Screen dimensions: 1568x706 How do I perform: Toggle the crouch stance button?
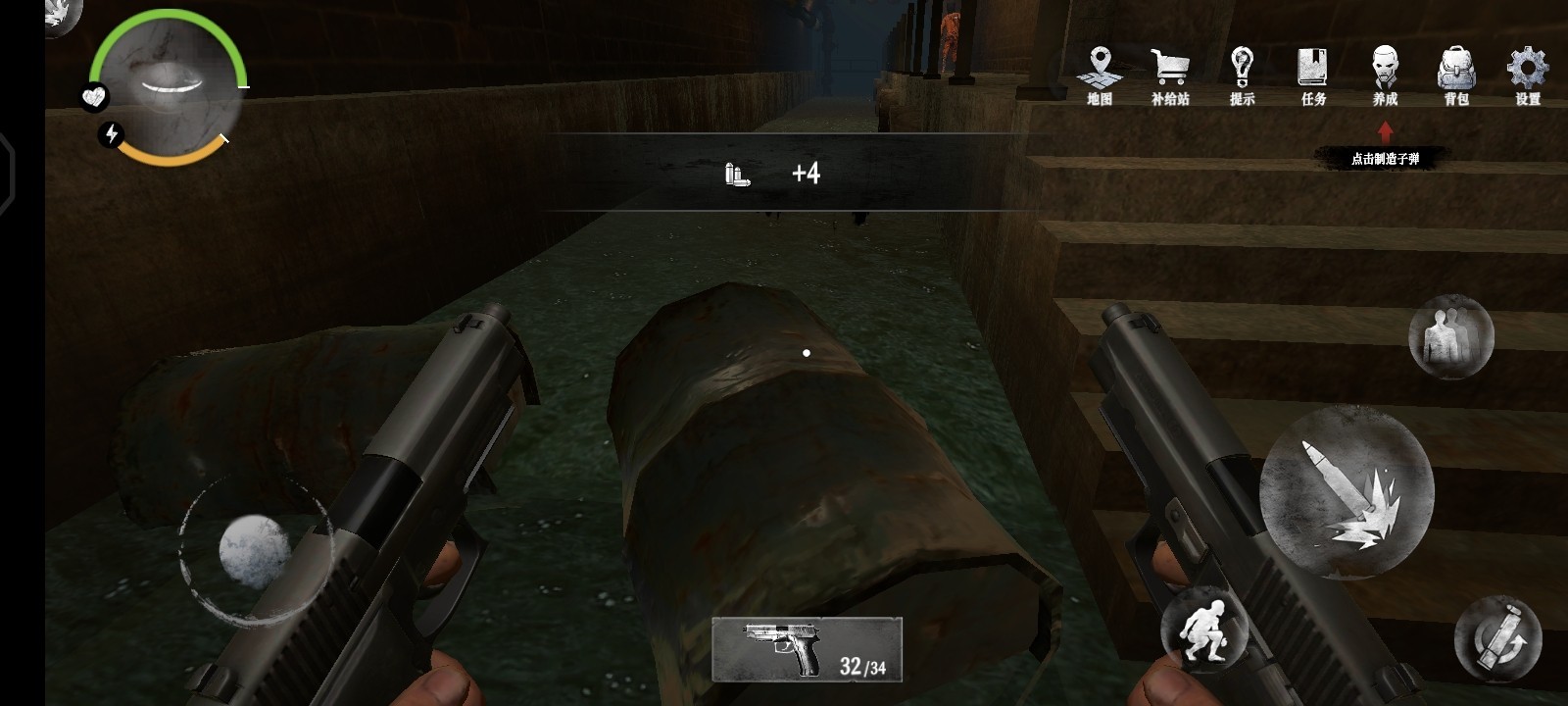click(1204, 630)
